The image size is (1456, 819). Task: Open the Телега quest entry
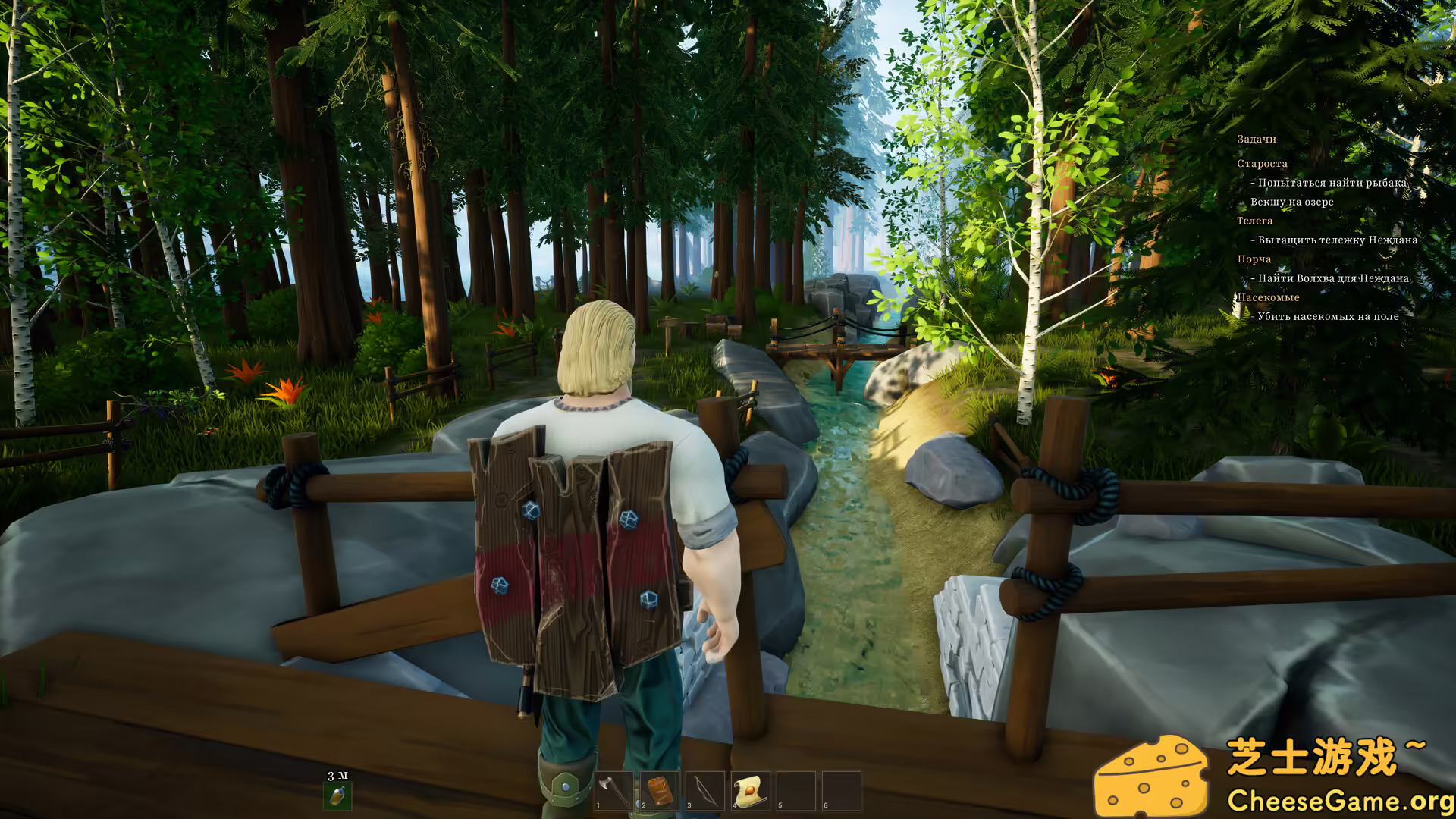[x=1254, y=221]
